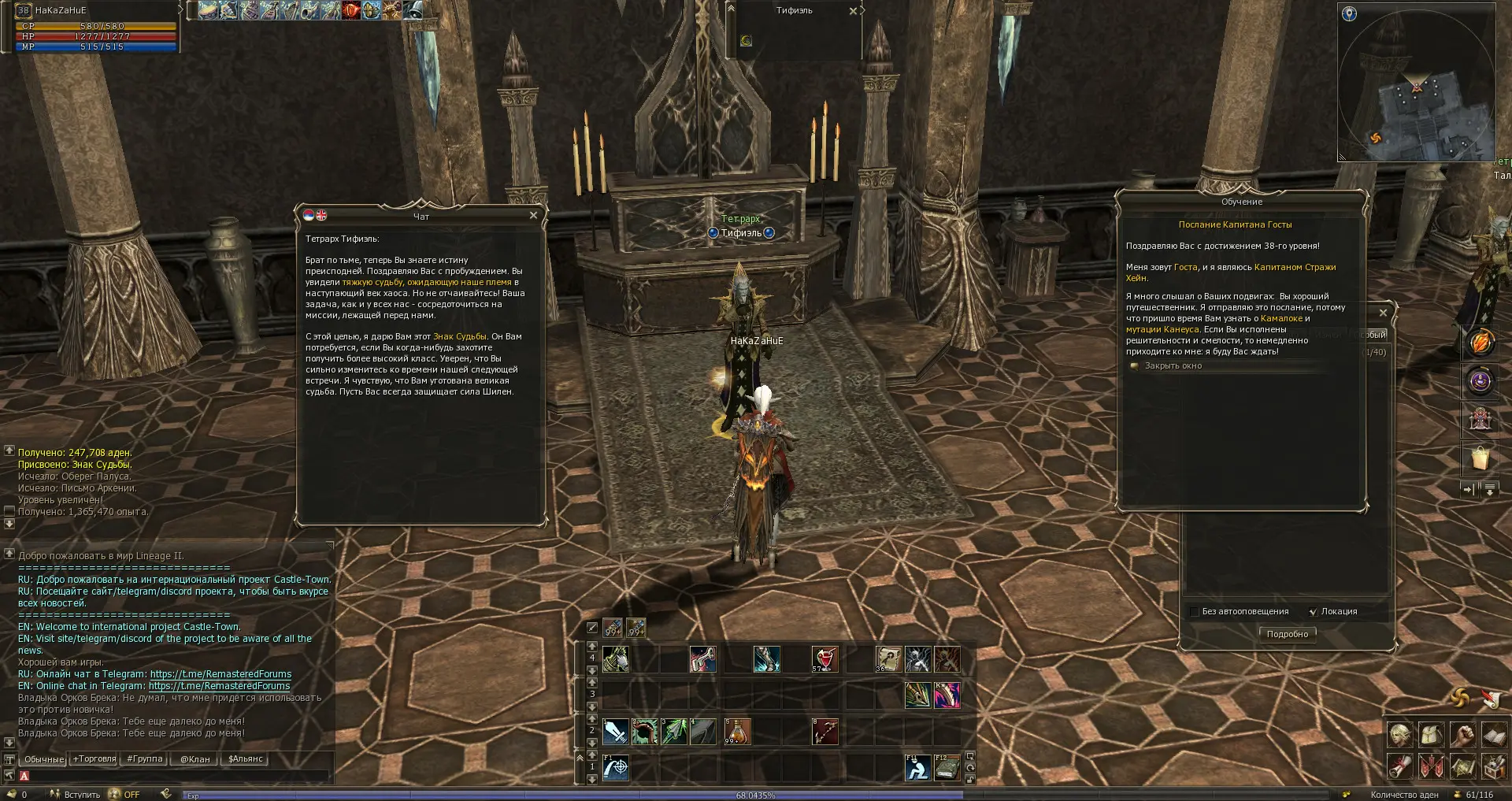Image resolution: width=1512 pixels, height=801 pixels.
Task: Uncheck the Локация checkbox
Action: pyautogui.click(x=1313, y=612)
